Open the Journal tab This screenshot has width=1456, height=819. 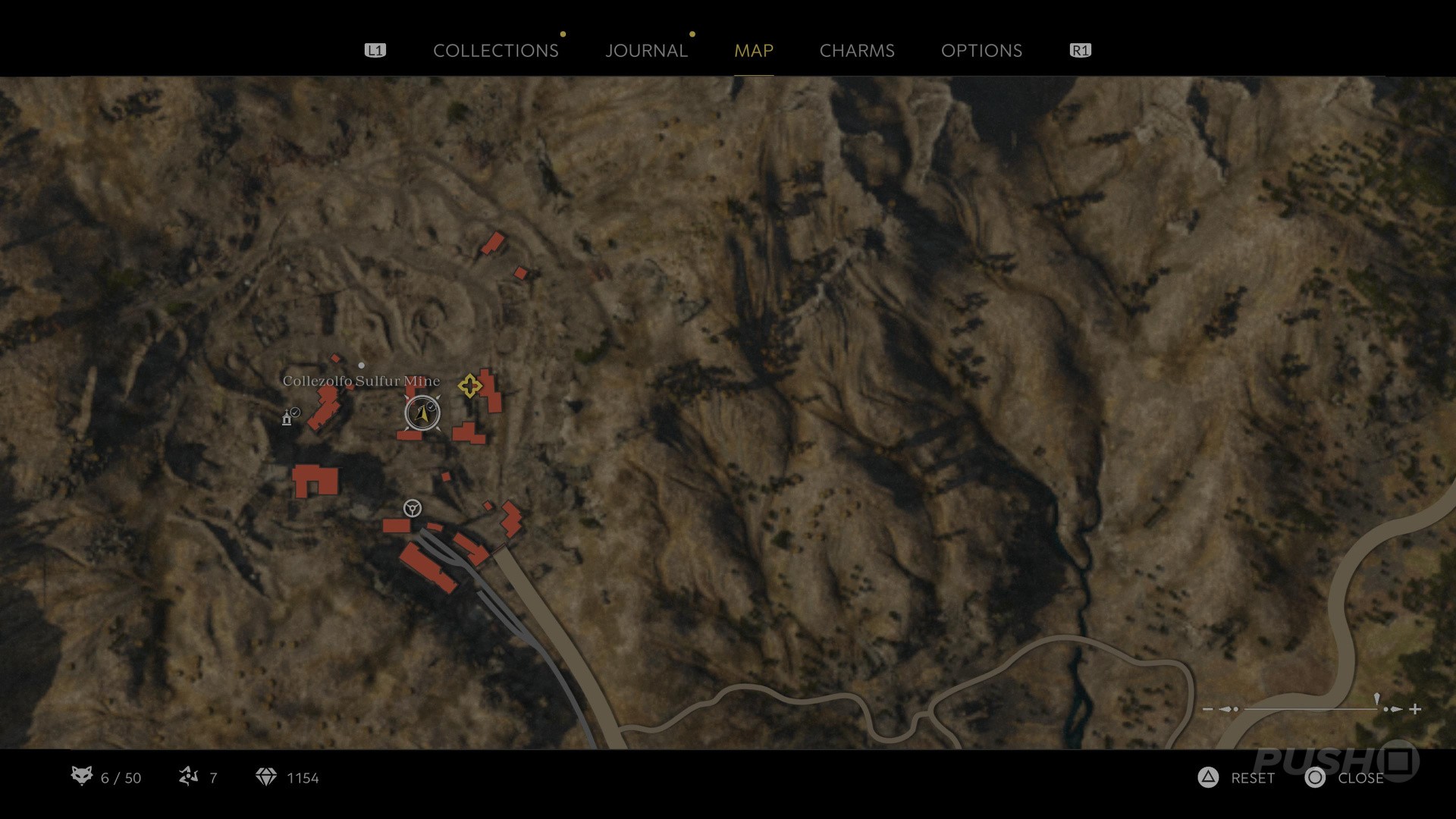click(x=646, y=51)
